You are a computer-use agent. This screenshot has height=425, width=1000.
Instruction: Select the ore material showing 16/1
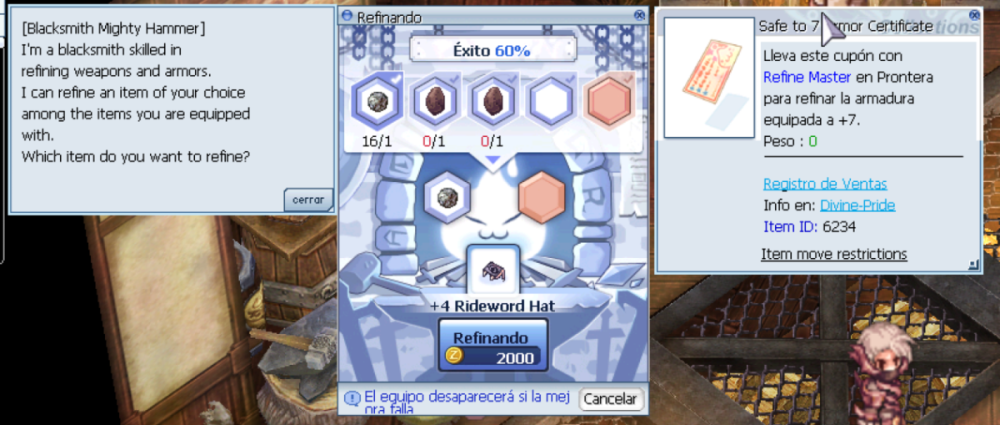coord(377,103)
